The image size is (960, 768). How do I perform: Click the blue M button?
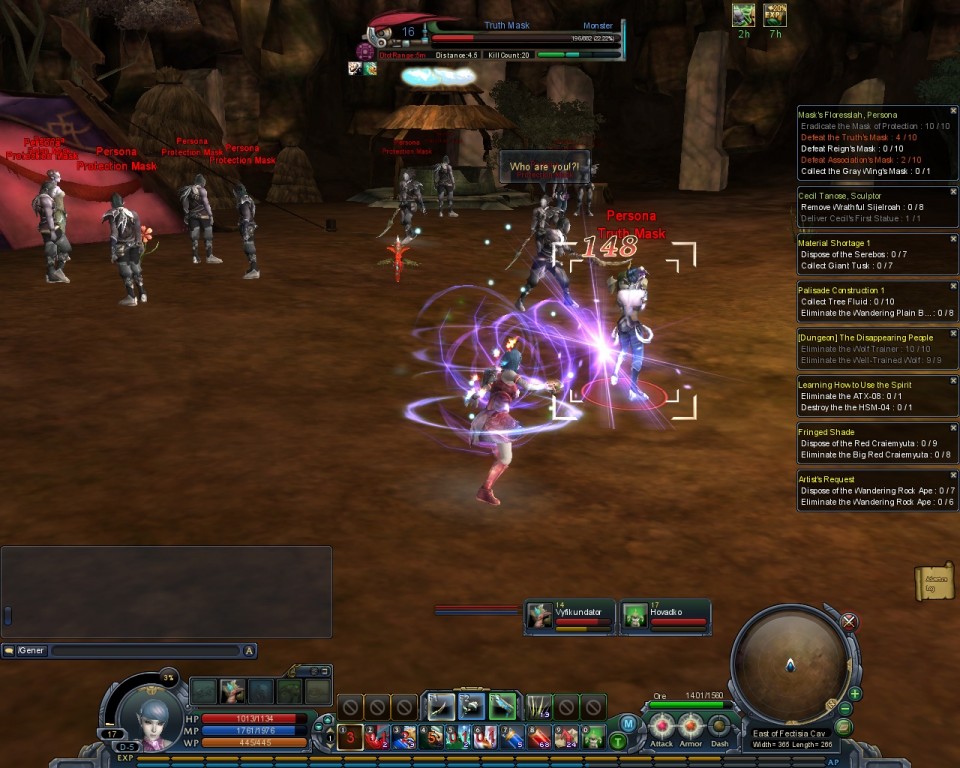pyautogui.click(x=628, y=723)
